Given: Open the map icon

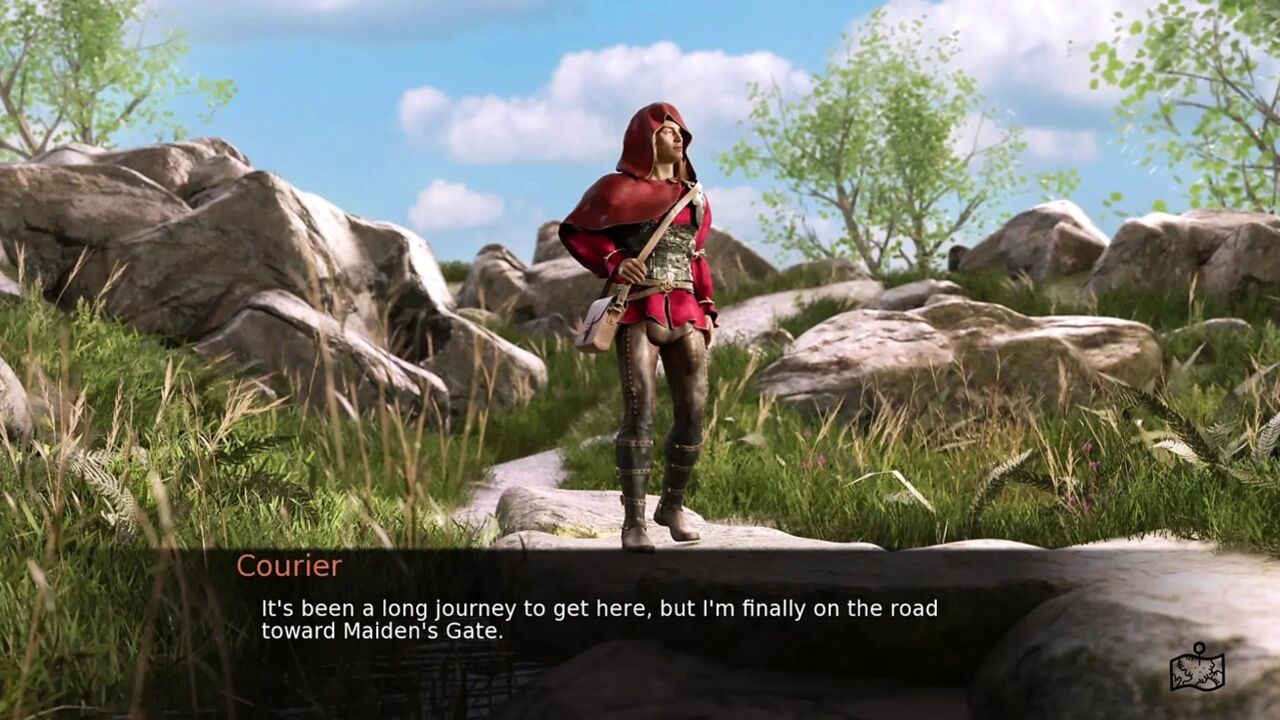Looking at the screenshot, I should [x=1197, y=667].
